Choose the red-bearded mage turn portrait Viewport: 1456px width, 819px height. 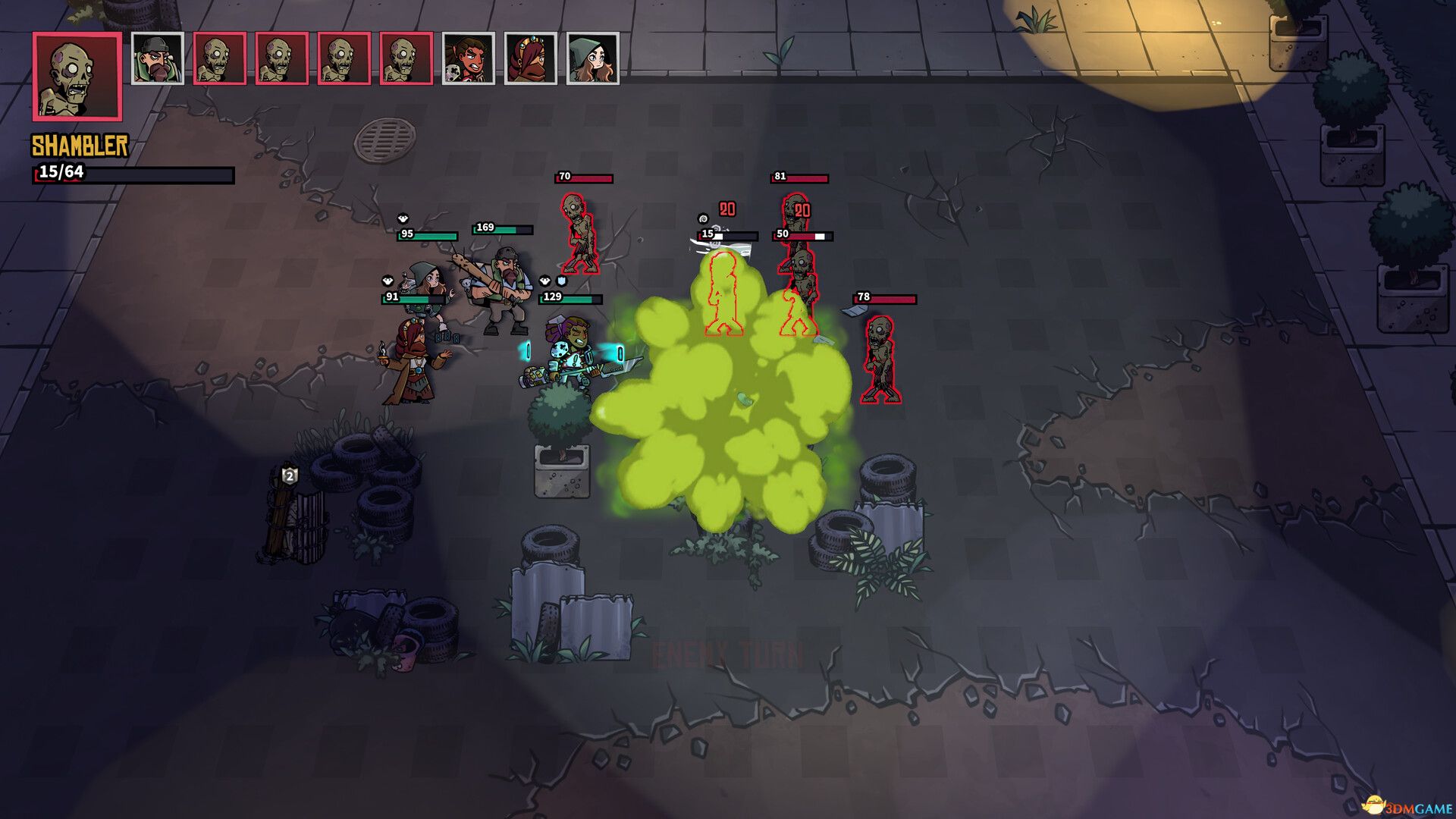point(531,58)
